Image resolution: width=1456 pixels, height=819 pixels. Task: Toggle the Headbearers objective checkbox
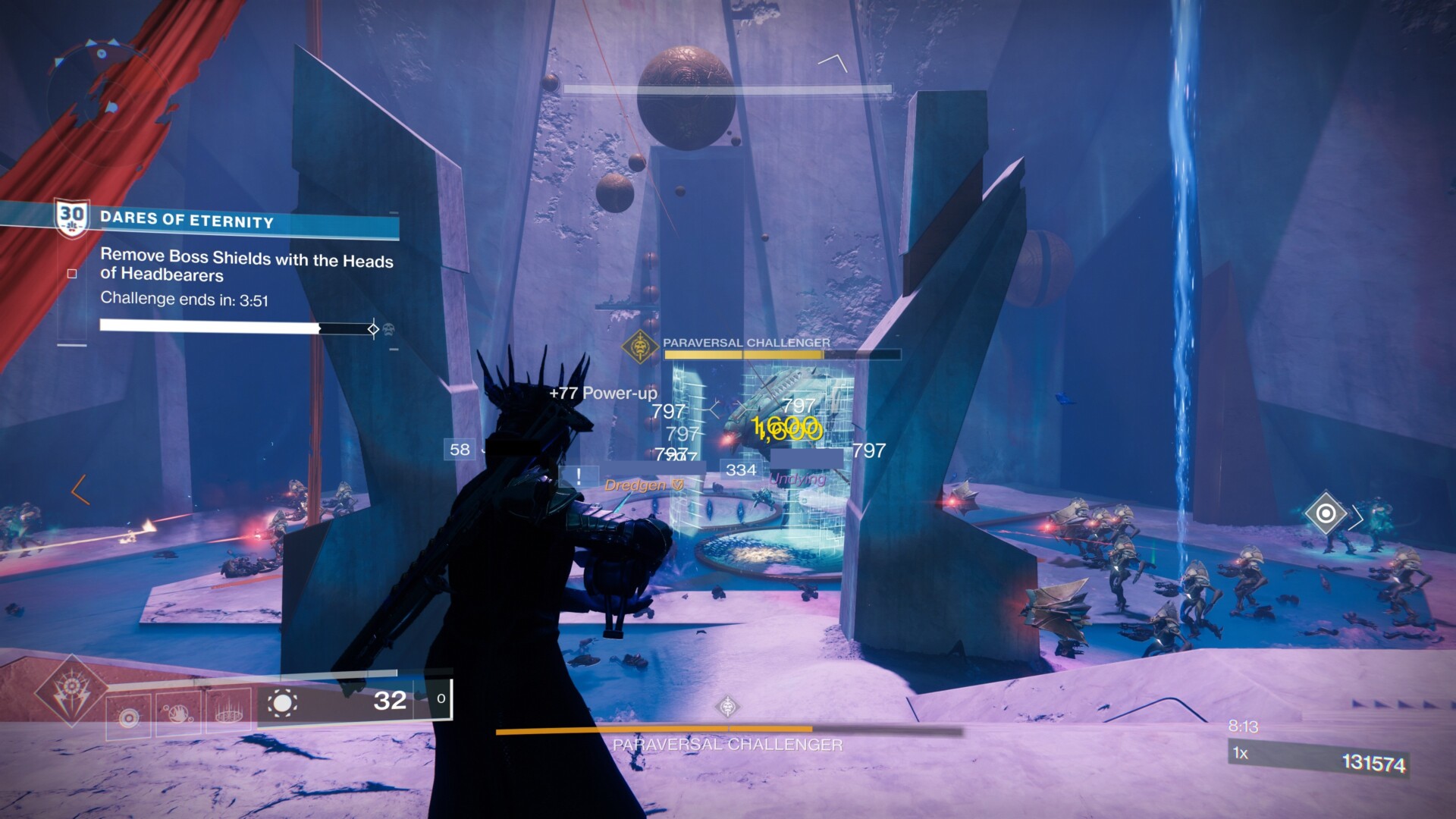pos(72,274)
